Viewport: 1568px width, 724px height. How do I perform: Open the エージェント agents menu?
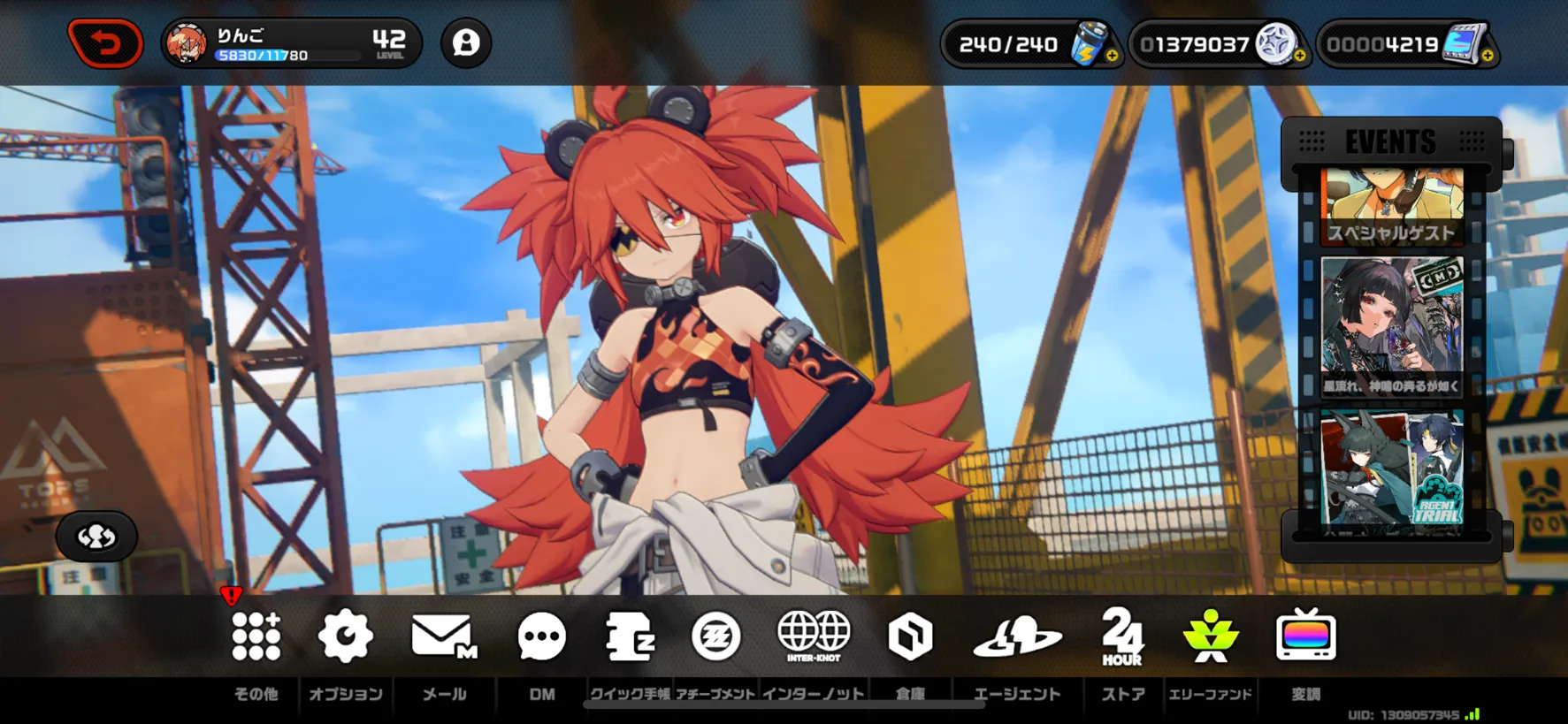(1017, 636)
